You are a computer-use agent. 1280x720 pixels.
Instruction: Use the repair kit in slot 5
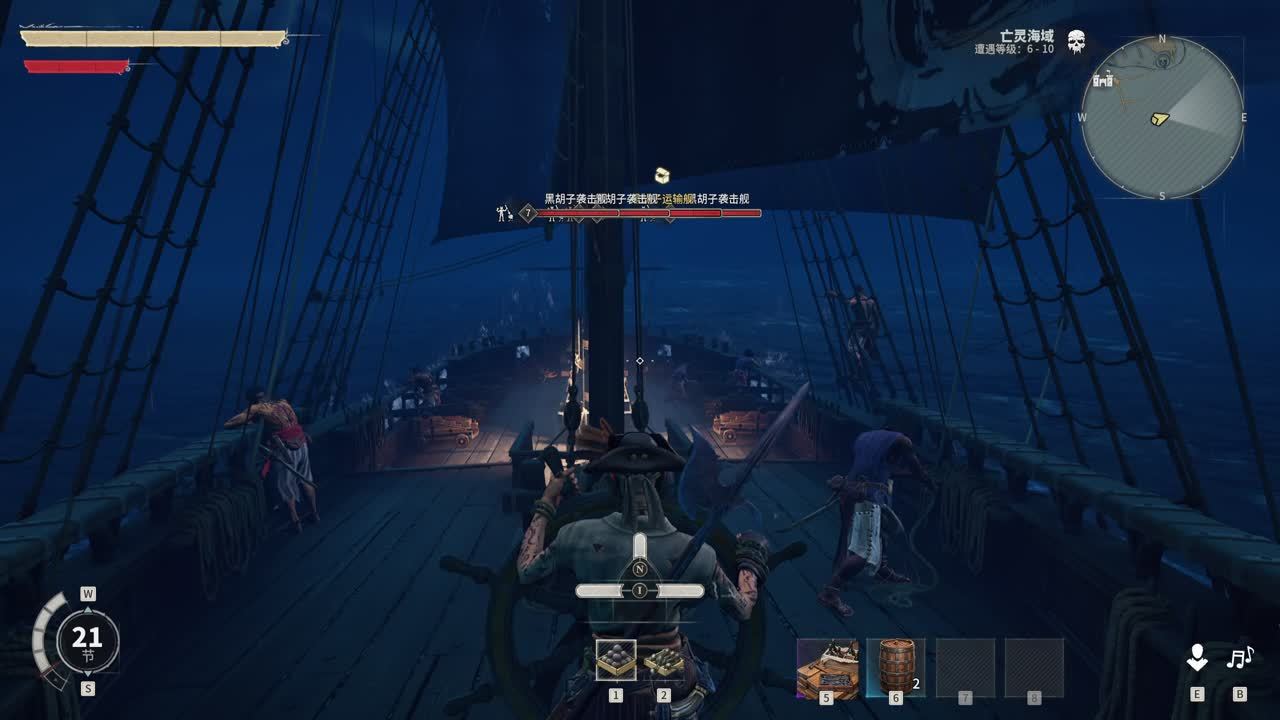[827, 667]
